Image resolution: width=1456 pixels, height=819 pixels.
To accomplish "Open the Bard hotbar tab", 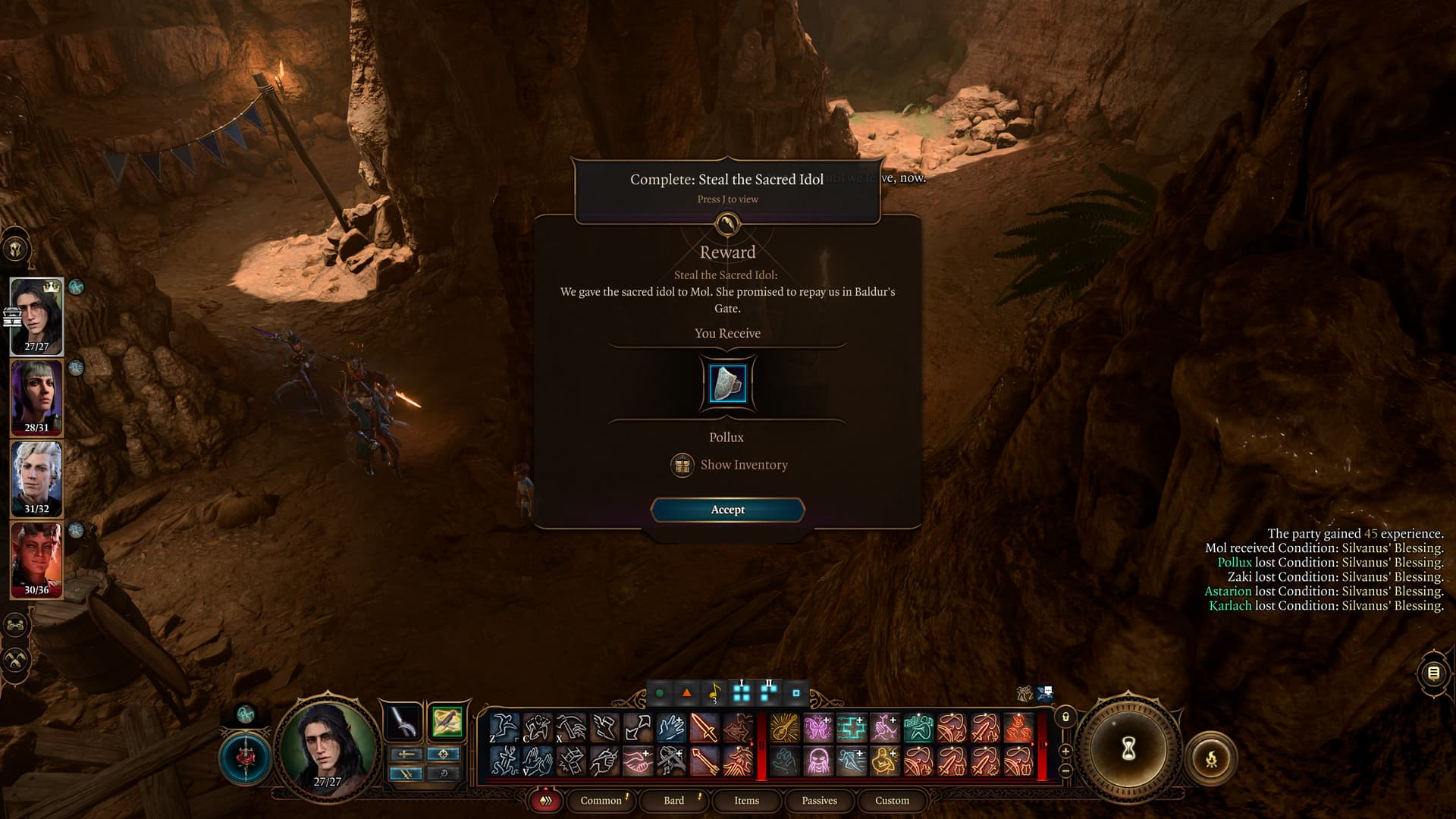I will tap(673, 800).
